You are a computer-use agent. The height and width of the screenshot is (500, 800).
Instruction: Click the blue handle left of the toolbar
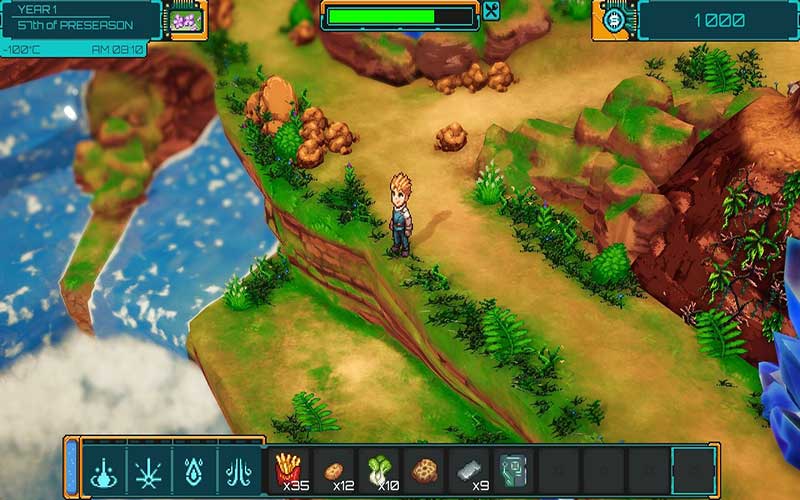coord(71,468)
